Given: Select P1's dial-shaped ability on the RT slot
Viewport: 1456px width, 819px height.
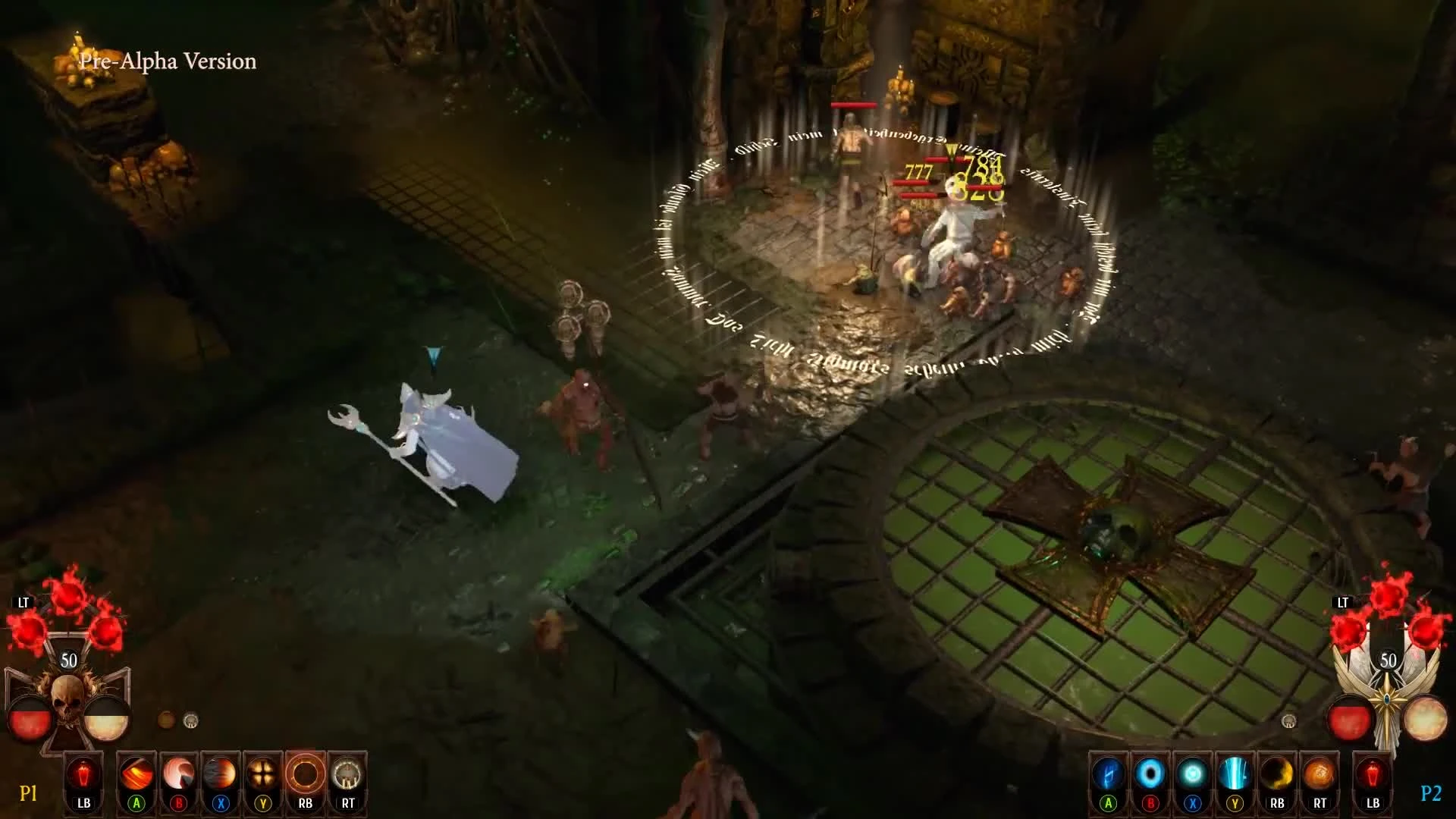Looking at the screenshot, I should [347, 772].
